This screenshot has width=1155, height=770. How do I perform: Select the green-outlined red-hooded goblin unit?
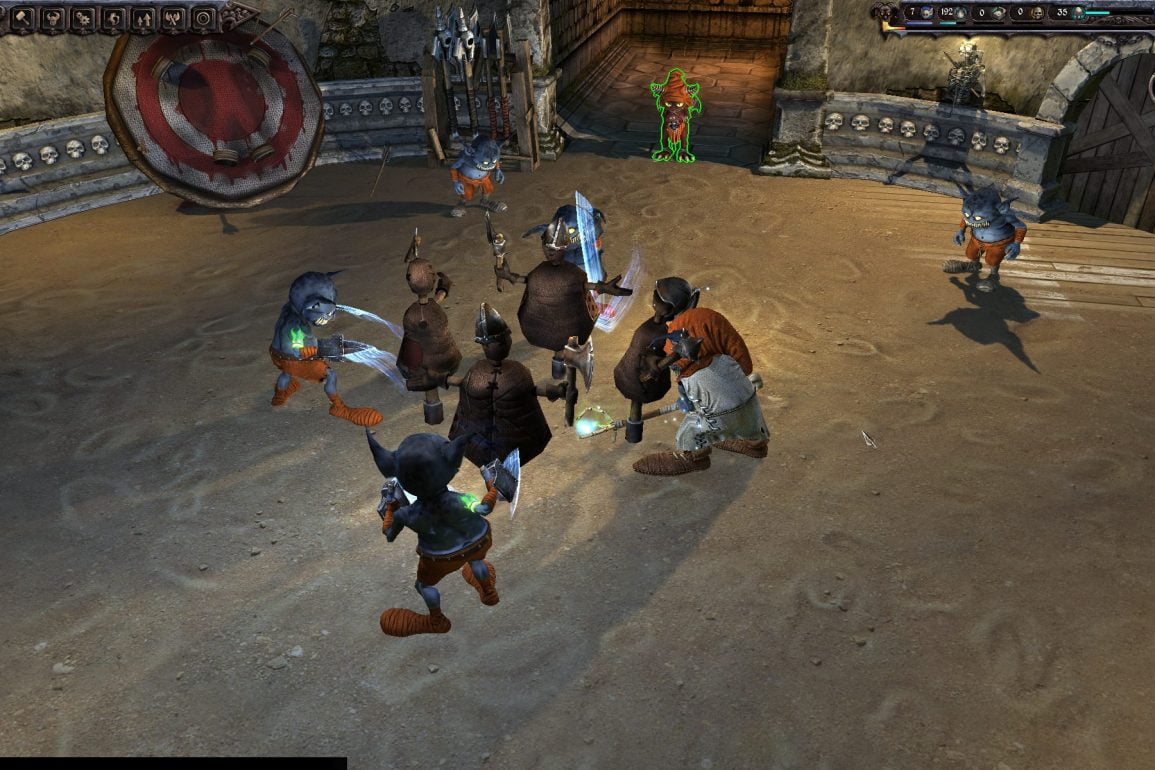click(676, 117)
